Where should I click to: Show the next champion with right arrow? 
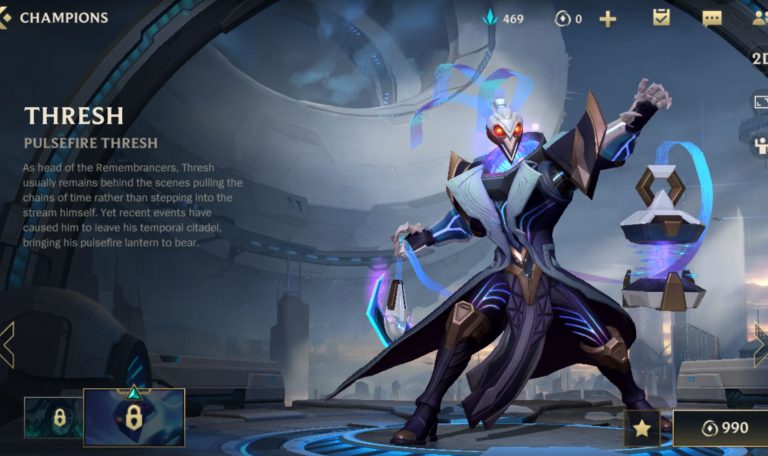tap(760, 345)
